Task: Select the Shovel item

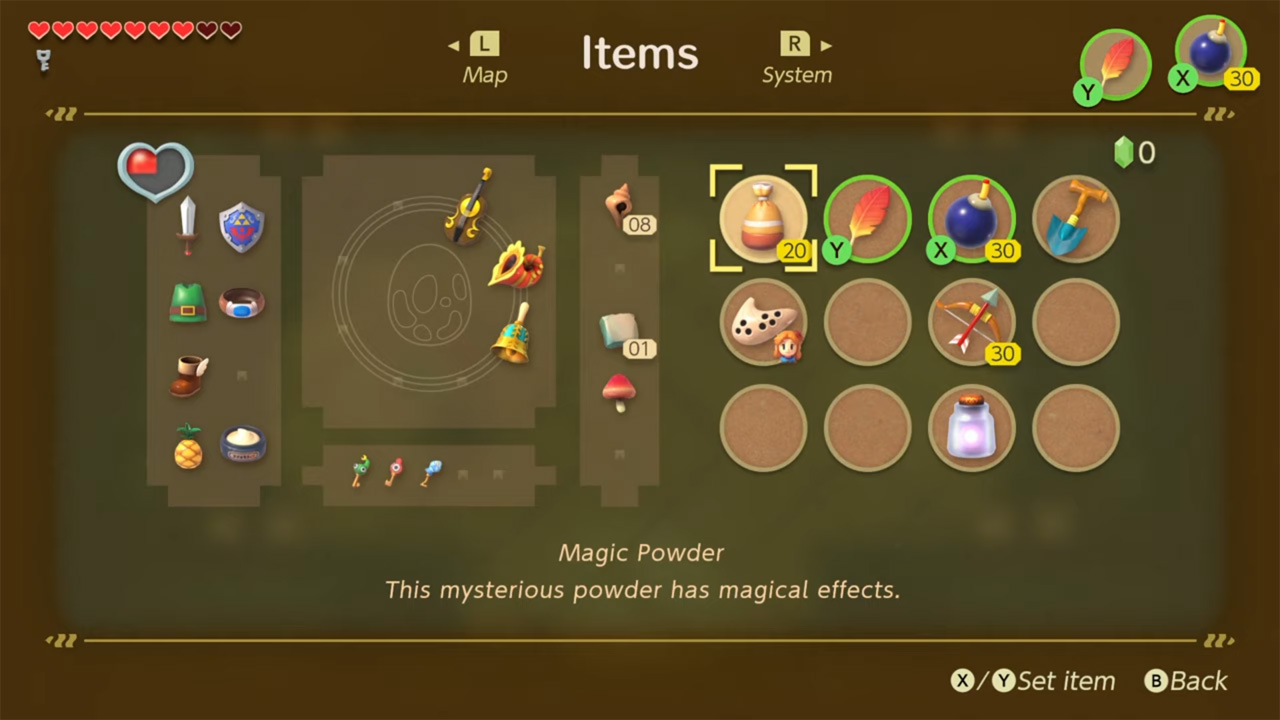Action: click(x=1075, y=218)
